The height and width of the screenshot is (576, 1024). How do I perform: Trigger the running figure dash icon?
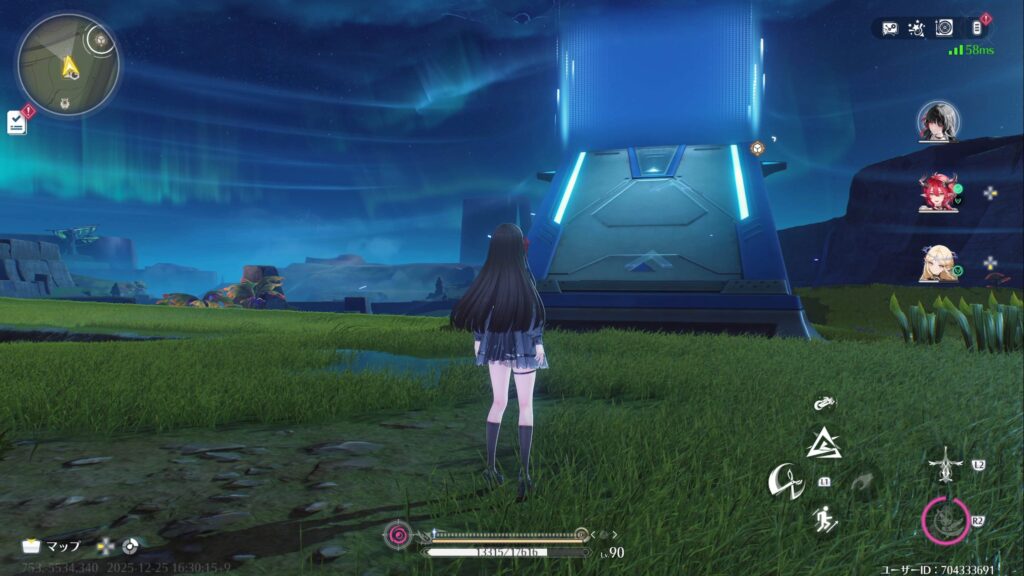[x=824, y=518]
